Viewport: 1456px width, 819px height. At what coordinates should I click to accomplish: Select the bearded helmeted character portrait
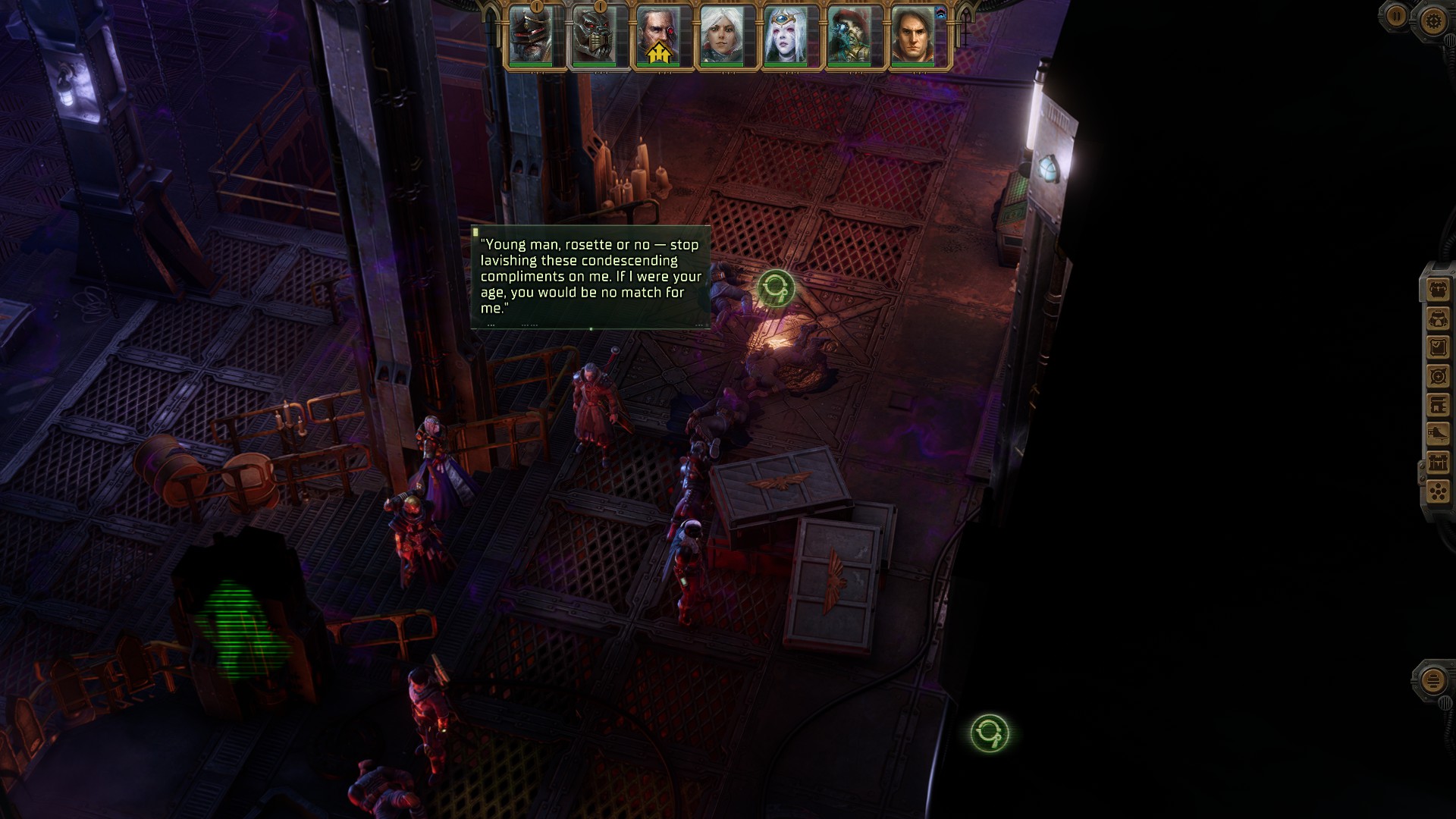530,35
